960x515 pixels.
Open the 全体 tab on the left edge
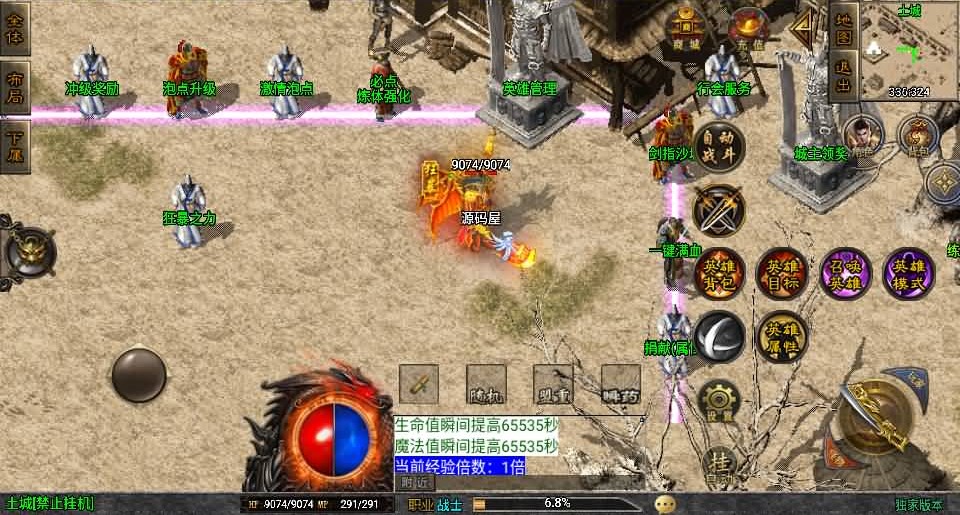[x=16, y=29]
